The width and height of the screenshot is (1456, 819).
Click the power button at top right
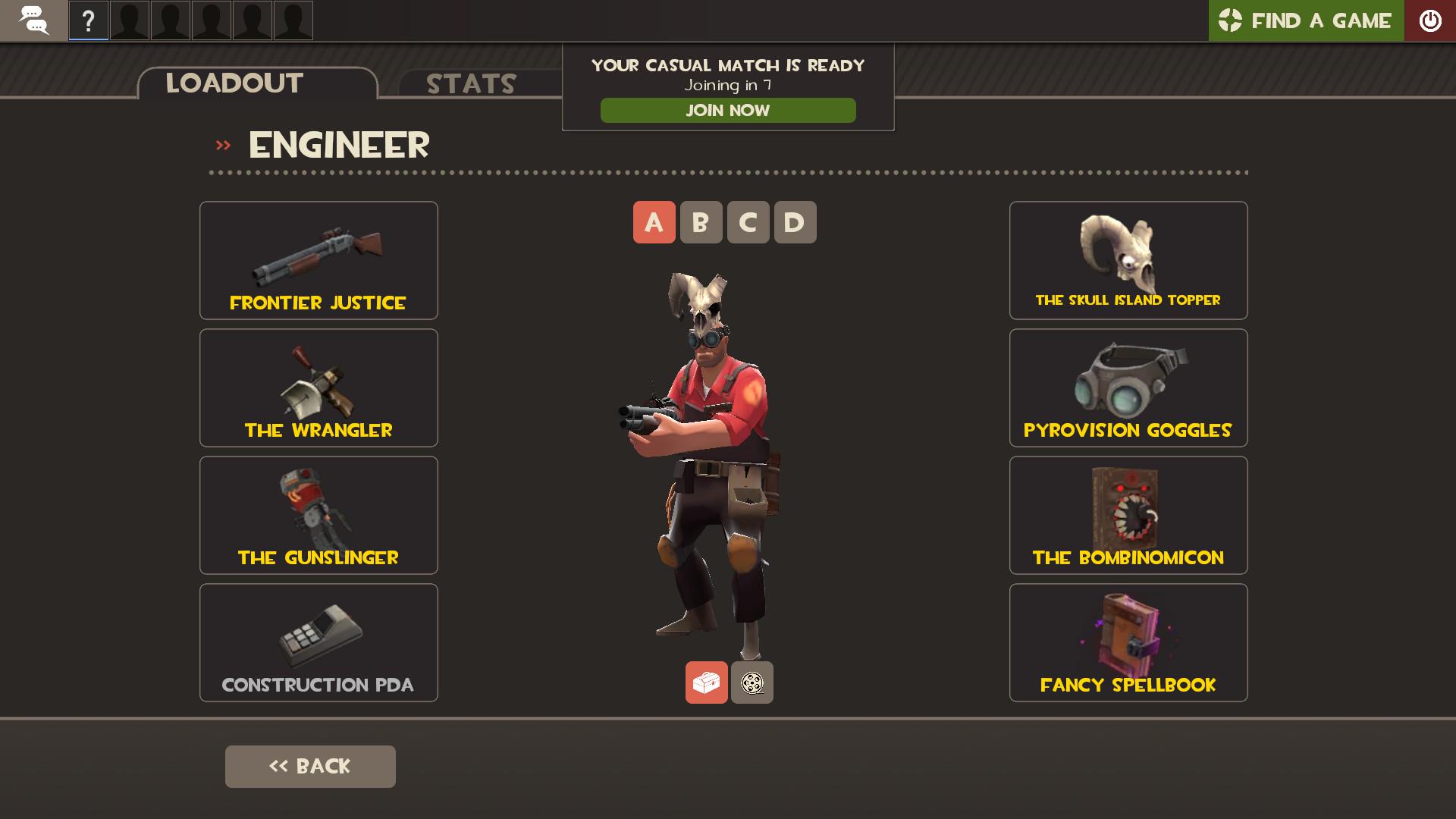[x=1431, y=20]
